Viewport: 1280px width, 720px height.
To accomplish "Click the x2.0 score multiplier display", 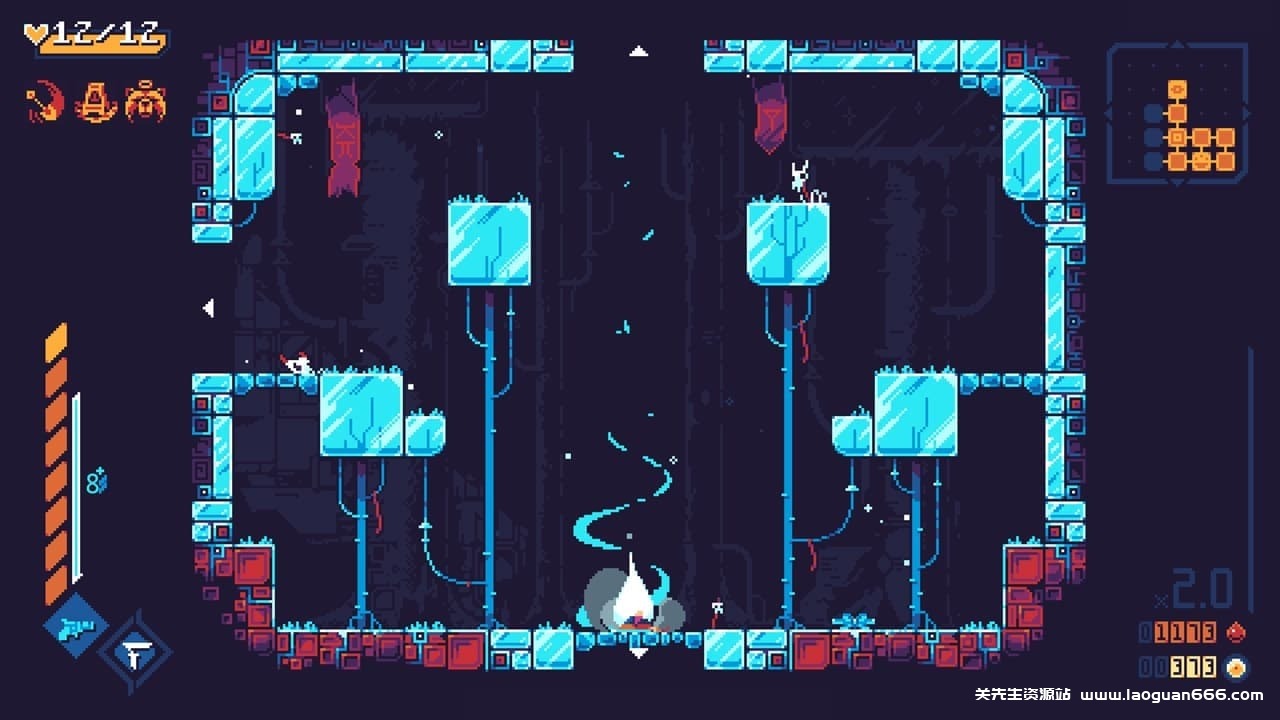I will tap(1195, 588).
